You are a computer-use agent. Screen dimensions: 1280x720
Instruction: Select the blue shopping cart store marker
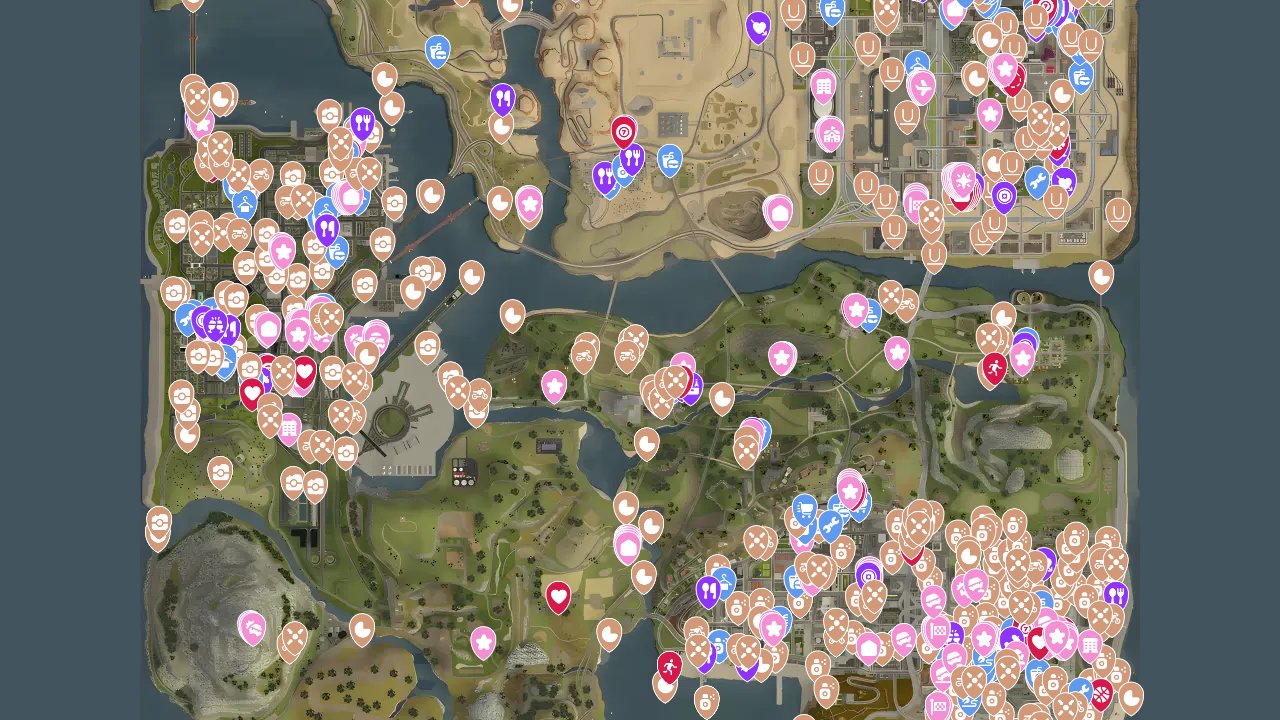[805, 508]
